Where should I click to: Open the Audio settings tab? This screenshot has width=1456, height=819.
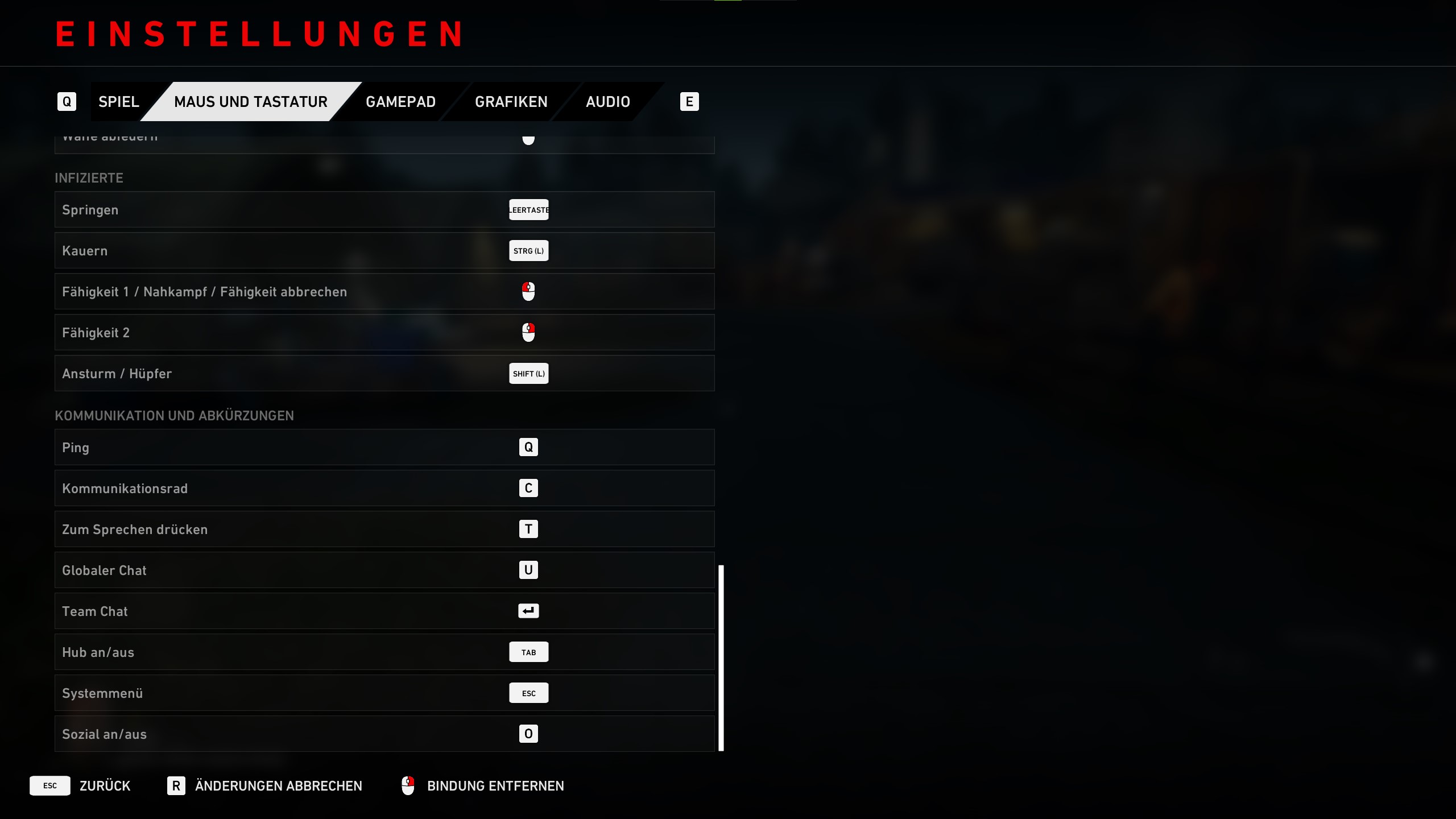pos(607,102)
